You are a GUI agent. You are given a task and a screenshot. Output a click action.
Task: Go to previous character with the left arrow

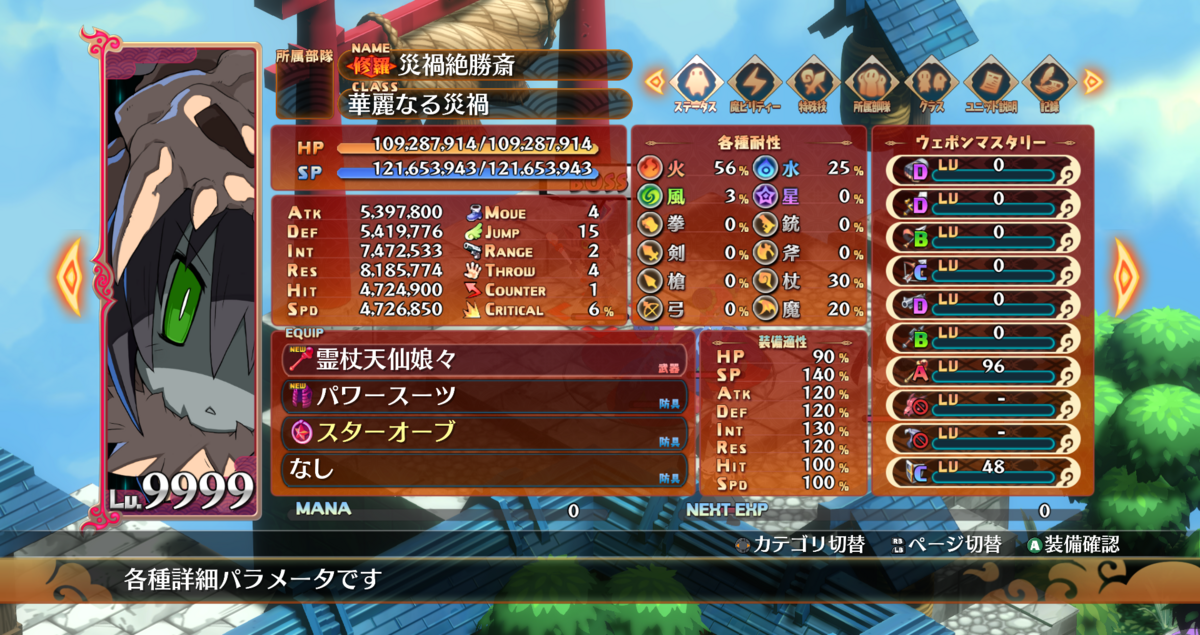coord(69,275)
